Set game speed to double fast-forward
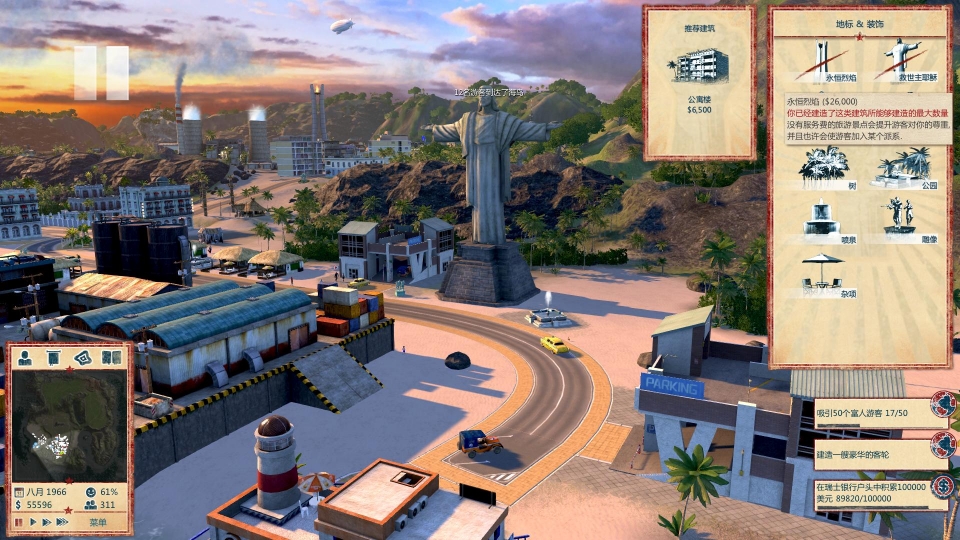960x540 pixels. click(47, 522)
